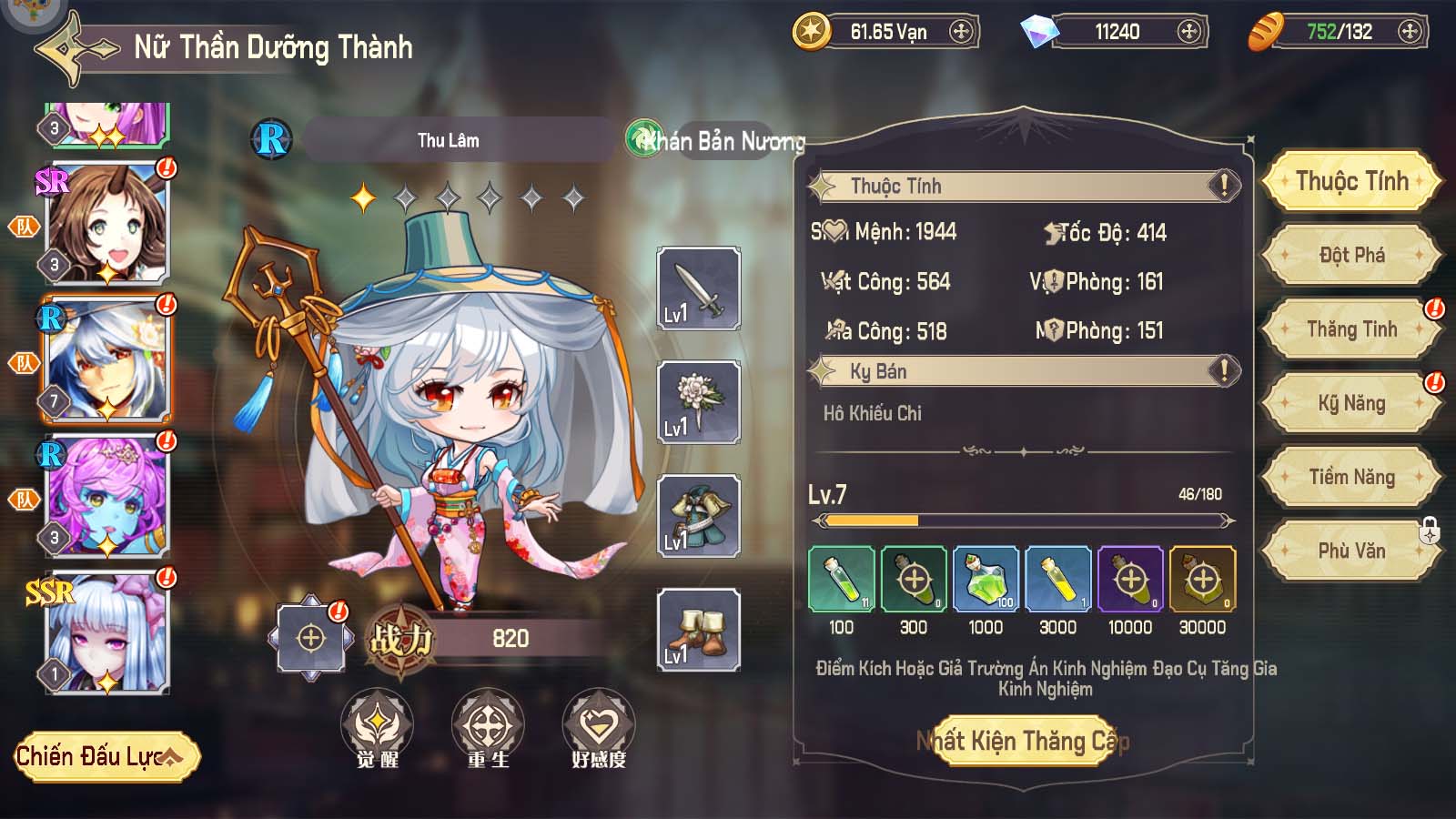
Task: Select the locked Phù Văn tab
Action: (1351, 551)
